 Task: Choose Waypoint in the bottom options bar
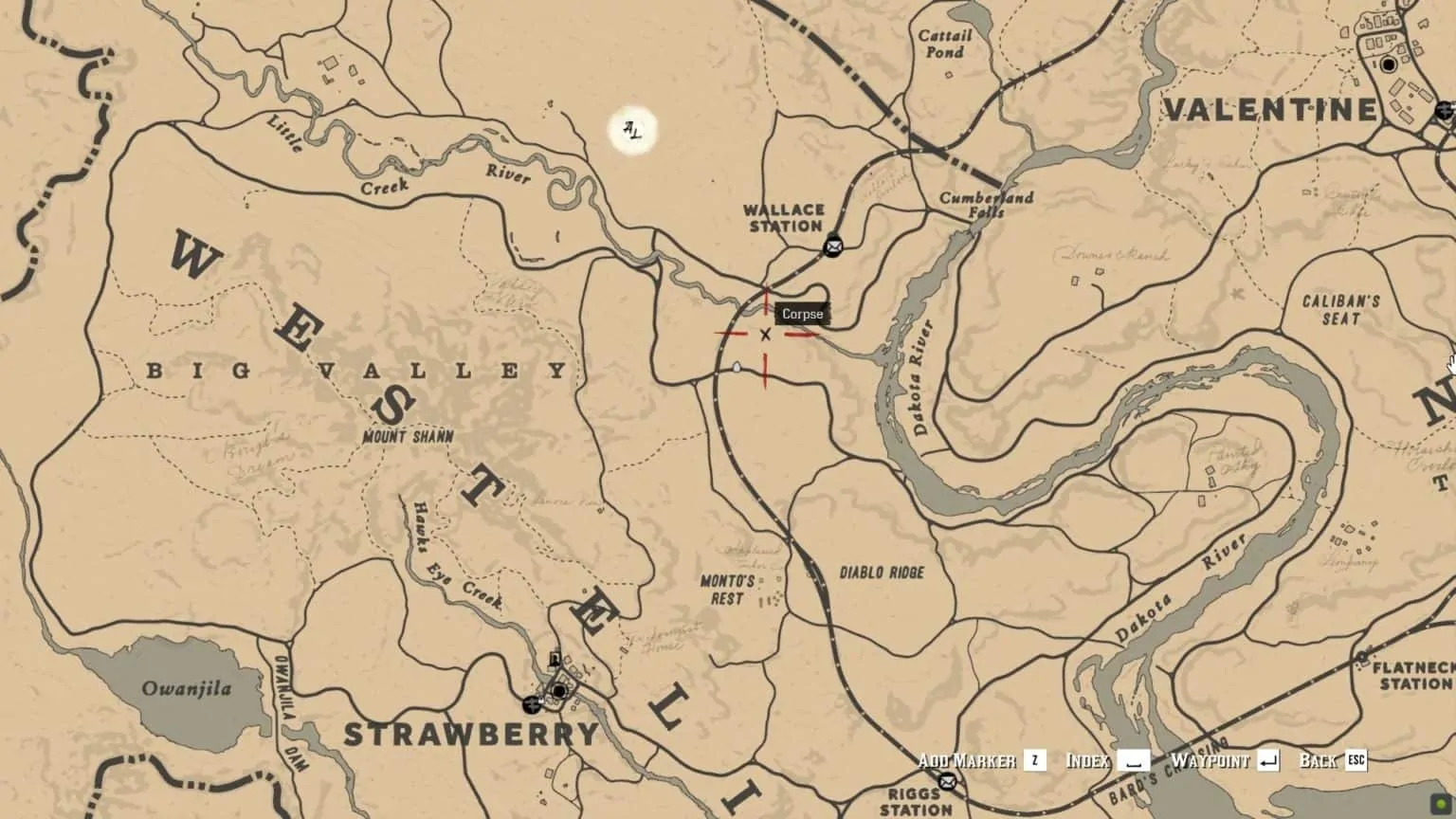click(x=1211, y=760)
